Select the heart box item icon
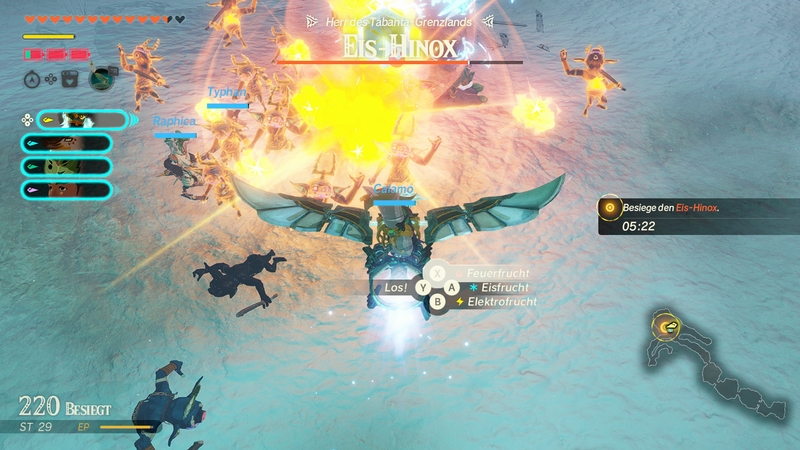This screenshot has width=800, height=450. click(x=69, y=78)
